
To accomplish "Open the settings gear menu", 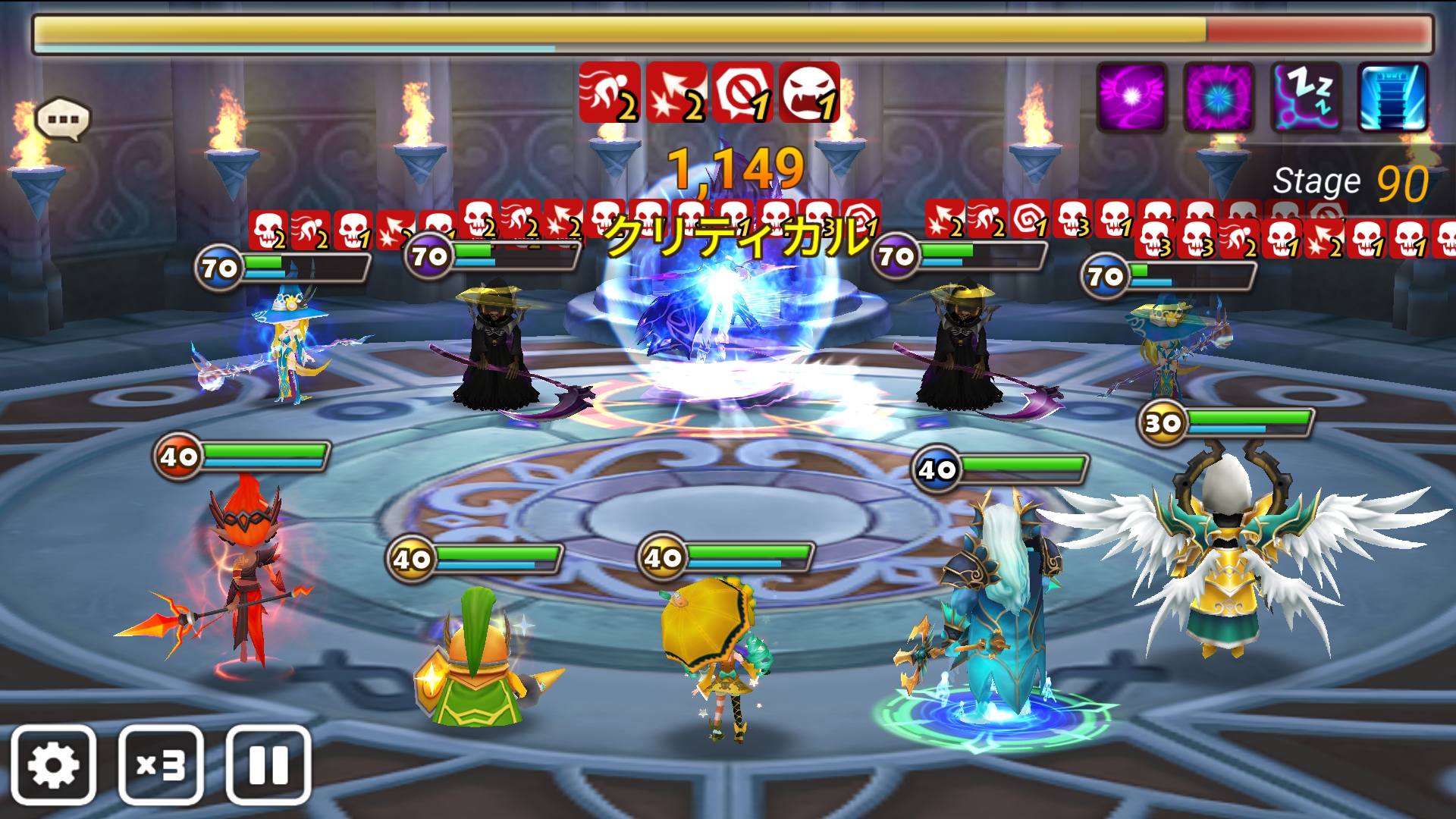I will tap(53, 764).
